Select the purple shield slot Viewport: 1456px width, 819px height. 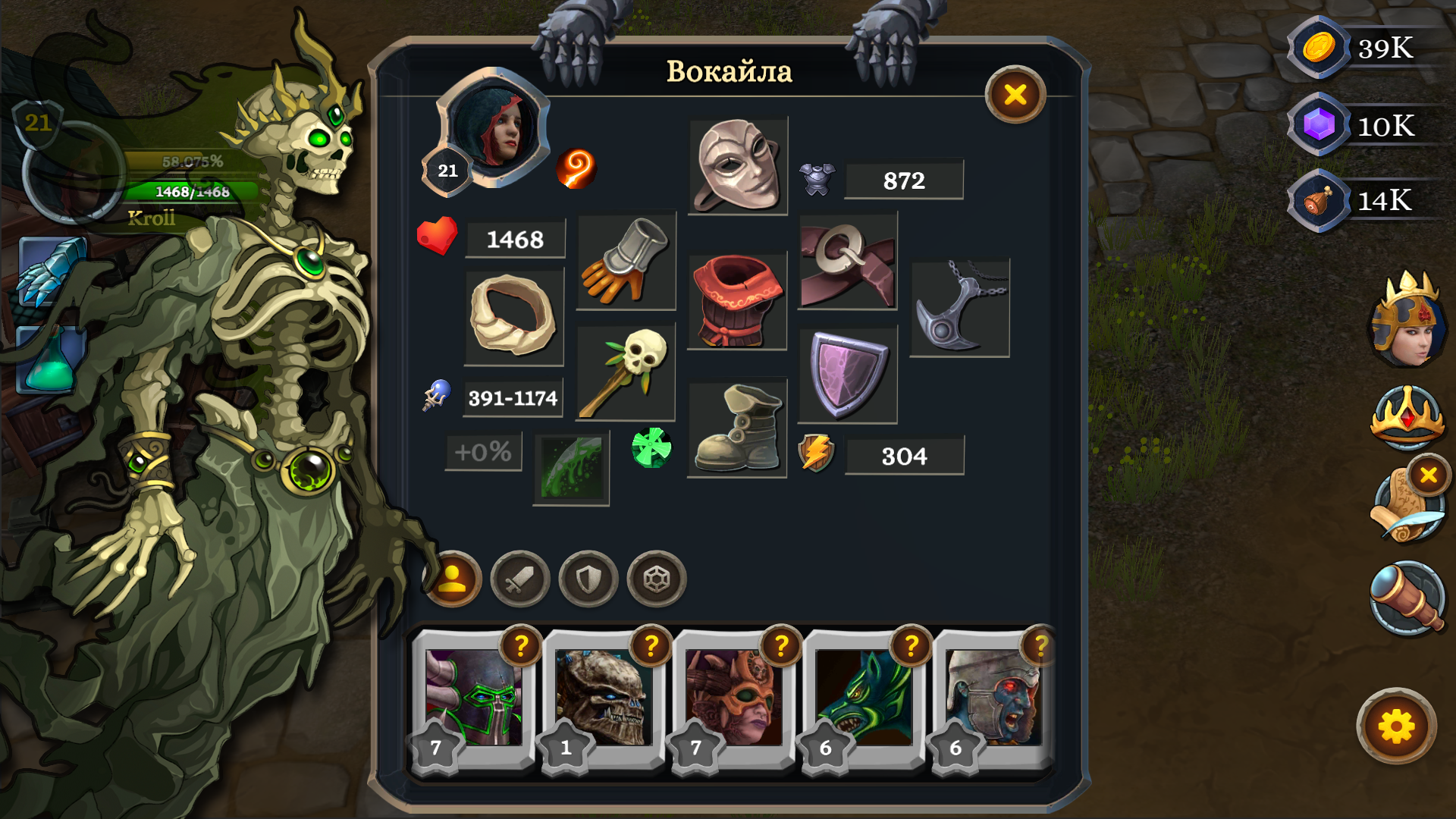[x=847, y=374]
